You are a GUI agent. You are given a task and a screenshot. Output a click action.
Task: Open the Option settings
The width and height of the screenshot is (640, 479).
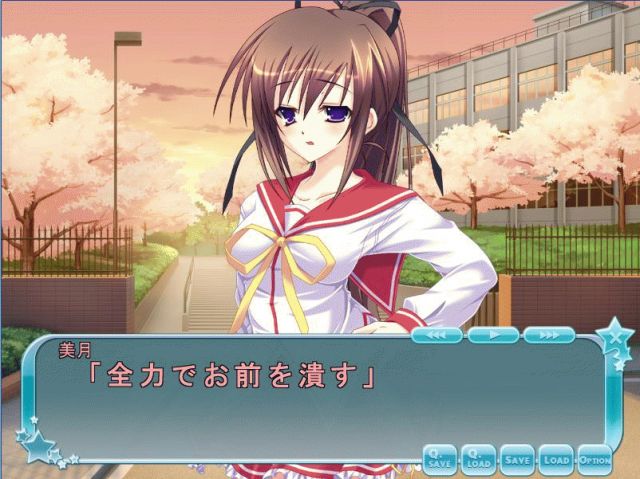pyautogui.click(x=594, y=458)
